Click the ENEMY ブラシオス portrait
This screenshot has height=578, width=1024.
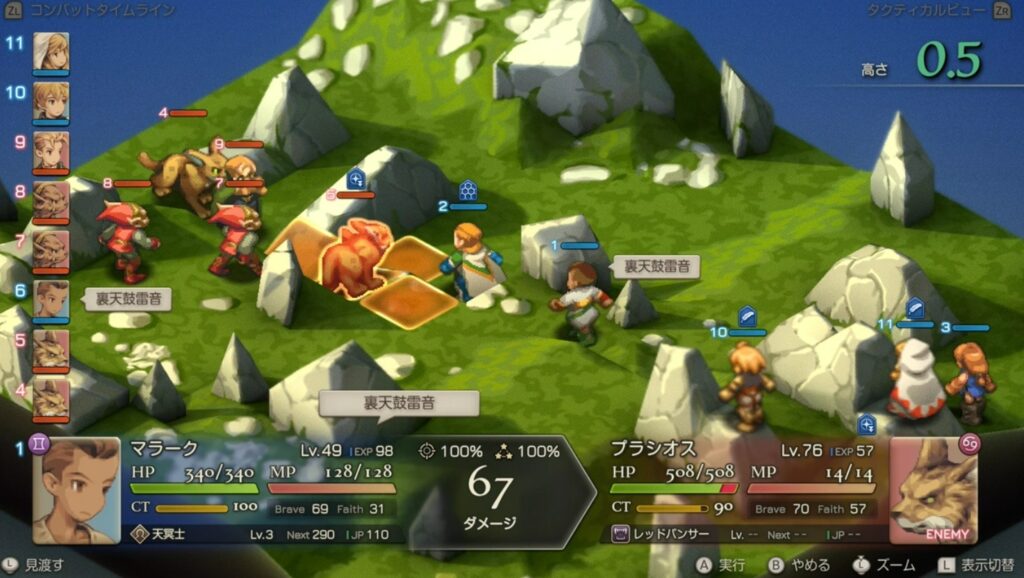[x=932, y=490]
